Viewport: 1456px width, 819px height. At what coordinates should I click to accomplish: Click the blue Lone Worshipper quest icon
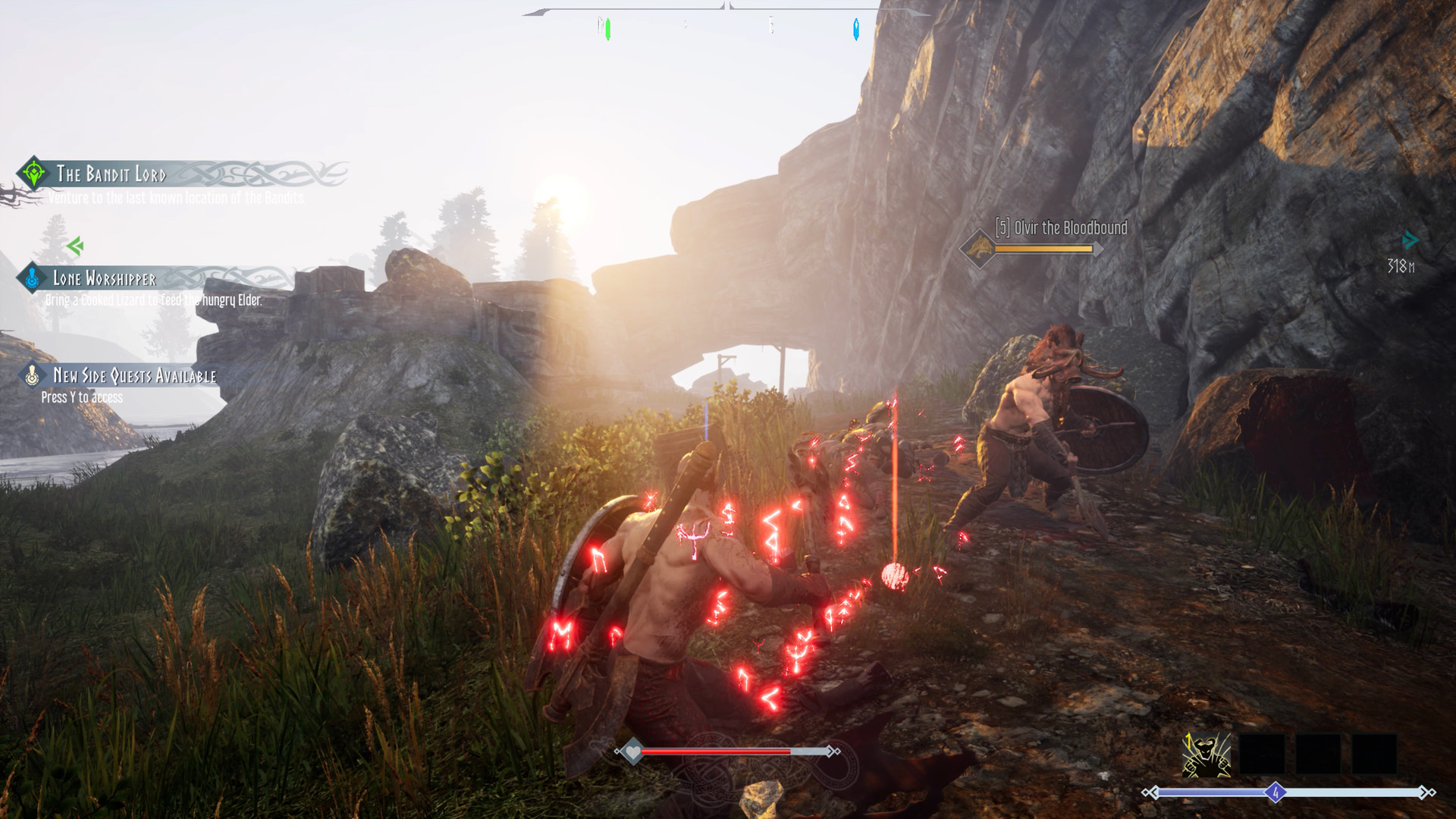click(x=31, y=278)
